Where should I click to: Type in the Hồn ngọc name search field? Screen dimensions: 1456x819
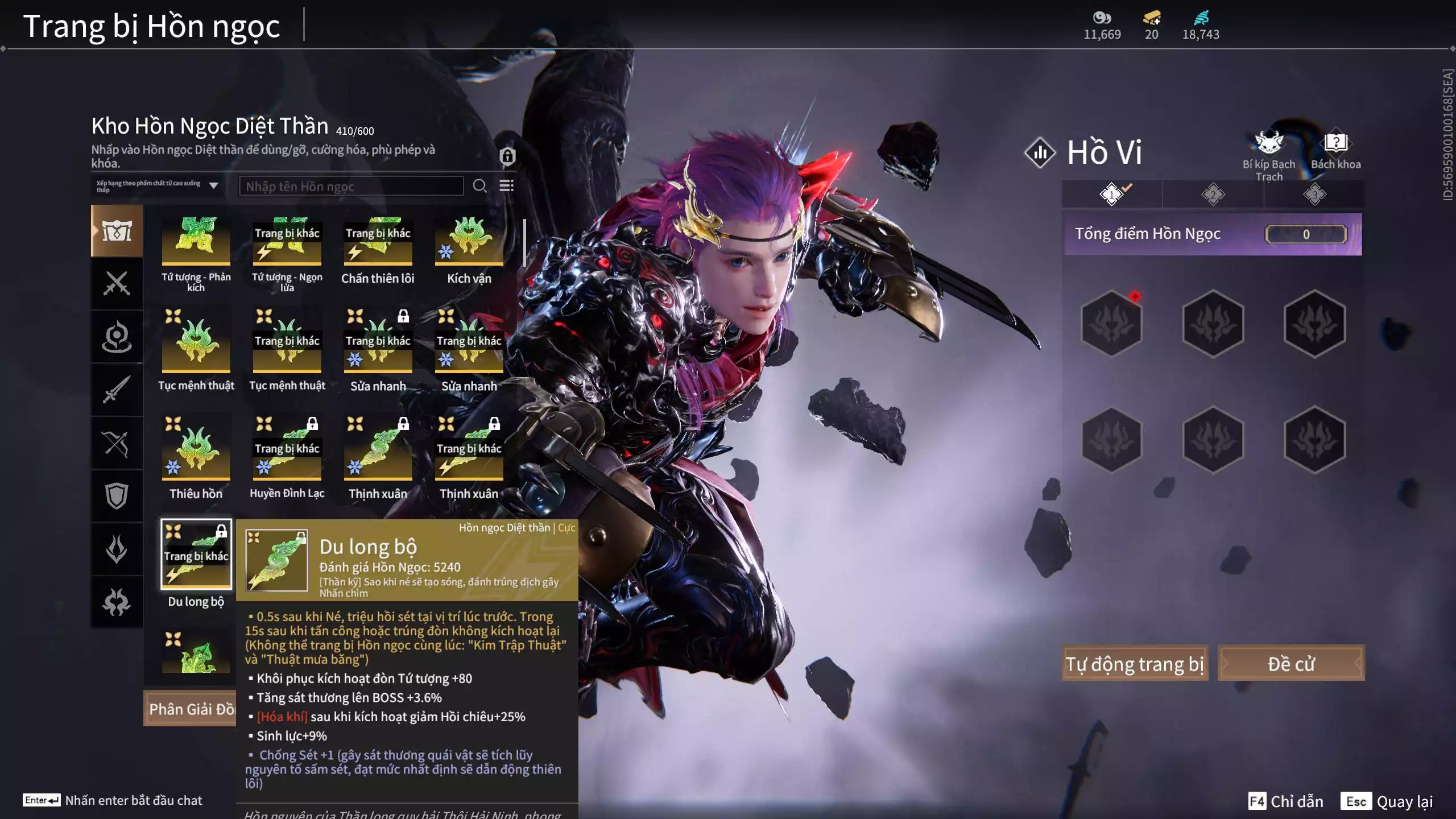pyautogui.click(x=351, y=187)
